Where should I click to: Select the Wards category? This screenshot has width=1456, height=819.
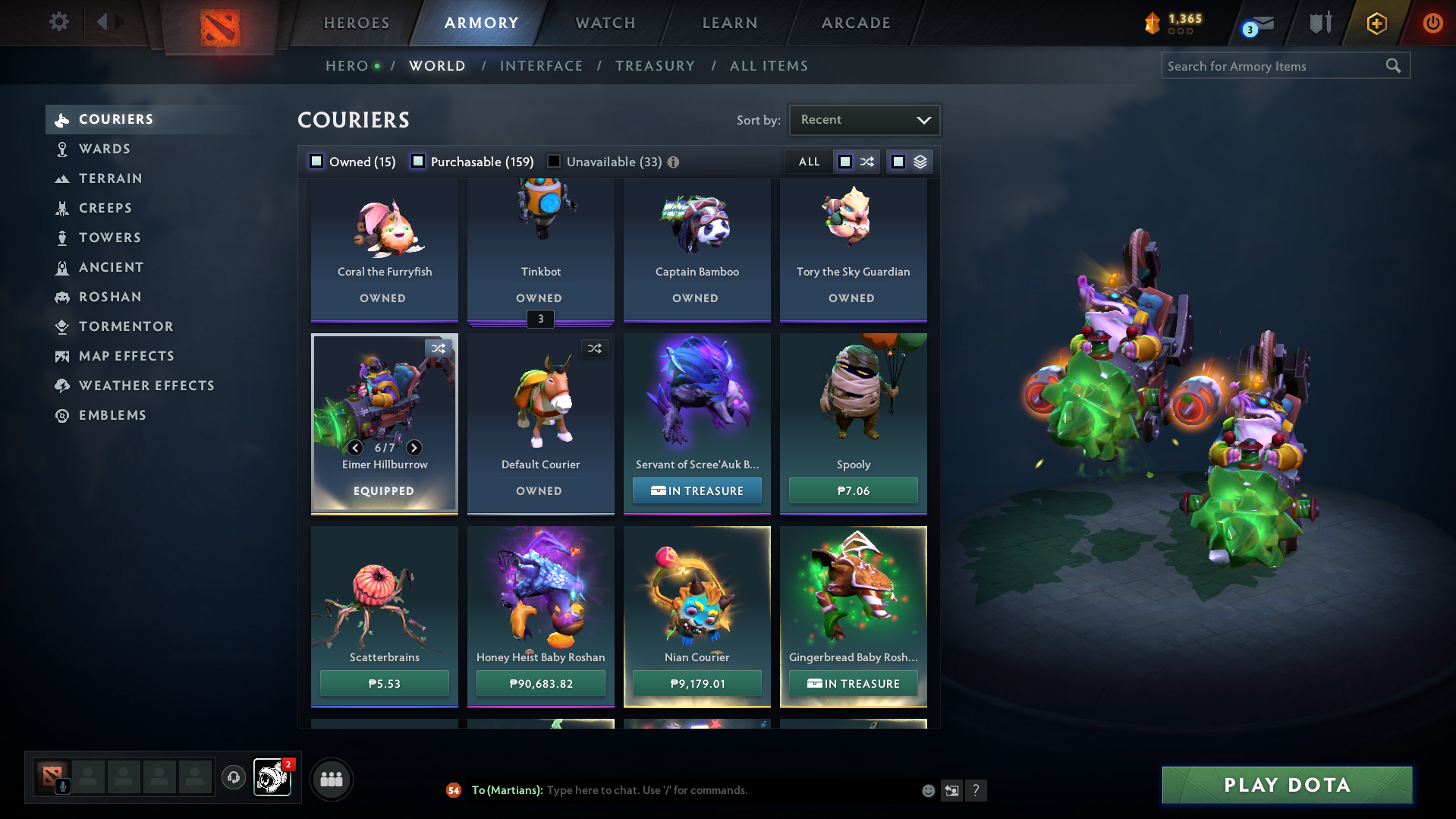(x=106, y=149)
